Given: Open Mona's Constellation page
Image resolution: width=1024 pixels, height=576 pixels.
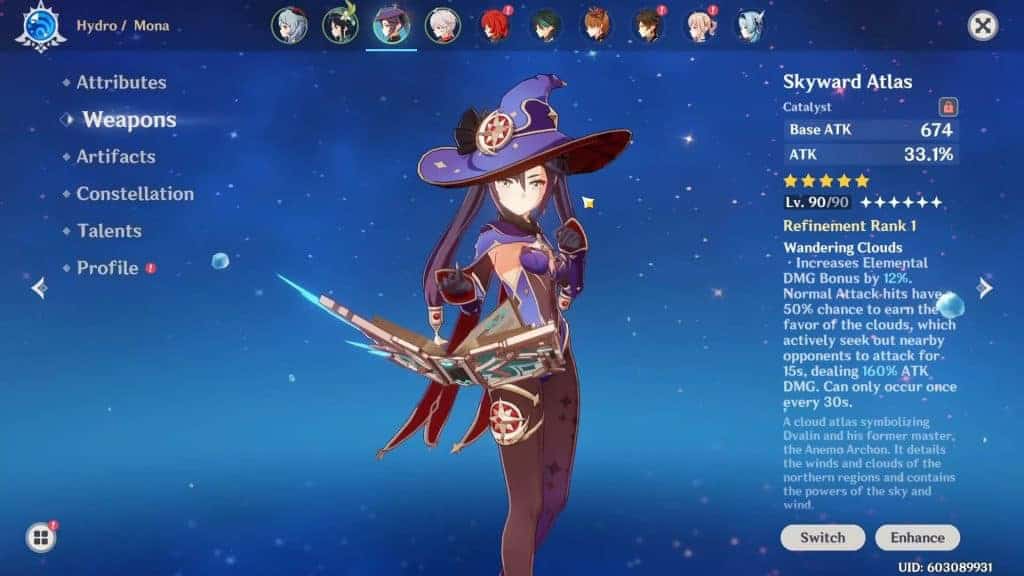Looking at the screenshot, I should pos(135,194).
